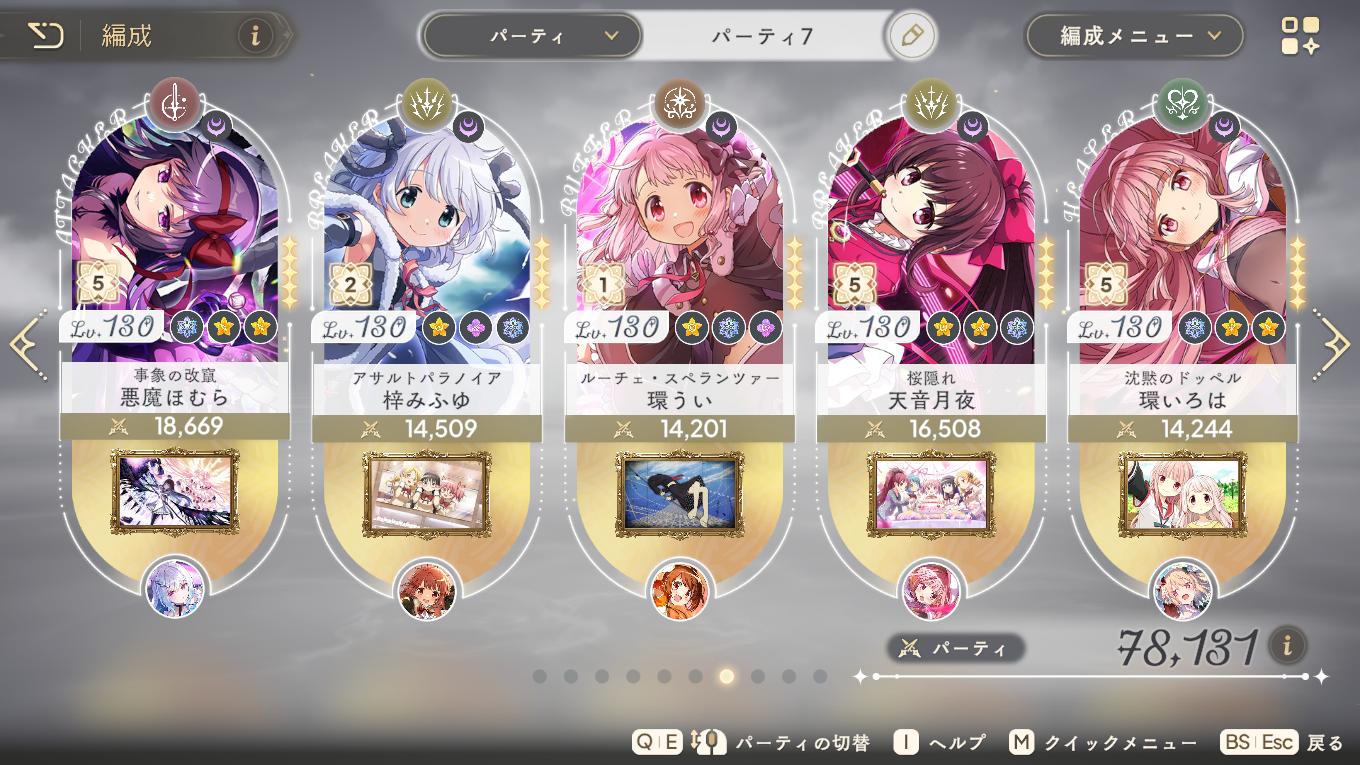
Task: Expand the 編成メニュー dropdown
Action: click(1134, 34)
